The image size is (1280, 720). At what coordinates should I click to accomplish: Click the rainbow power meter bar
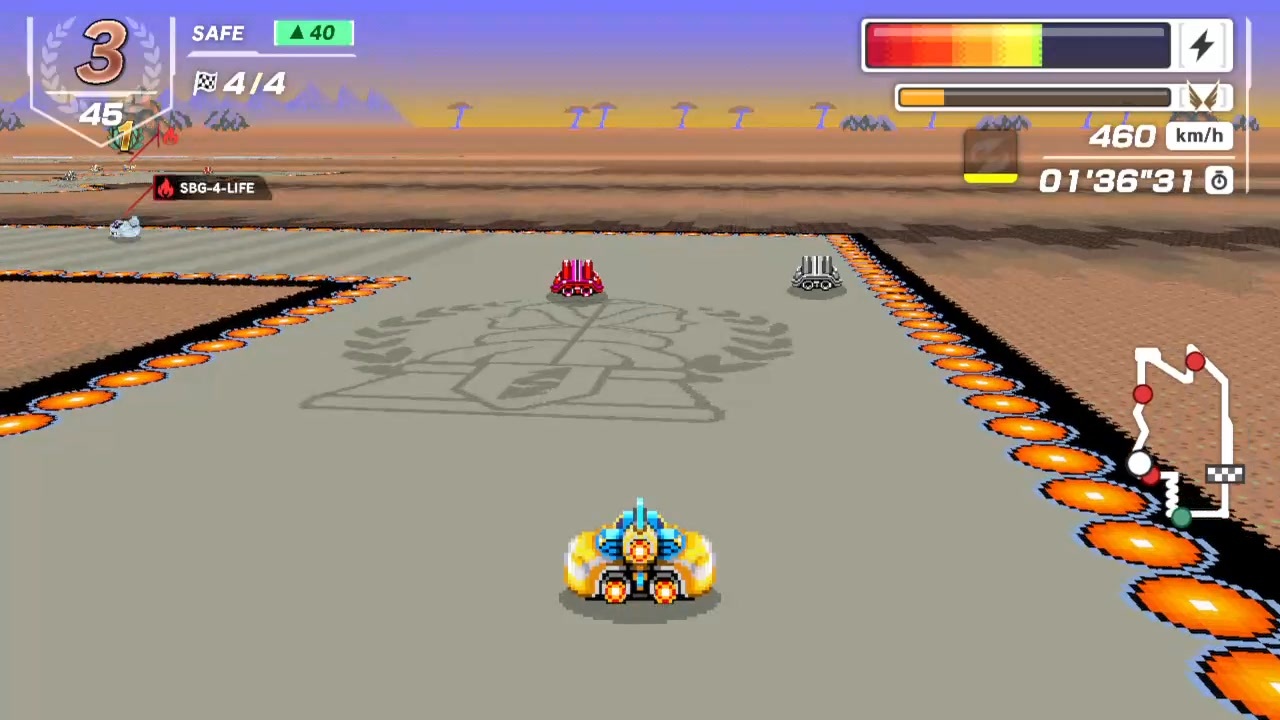(x=1015, y=44)
